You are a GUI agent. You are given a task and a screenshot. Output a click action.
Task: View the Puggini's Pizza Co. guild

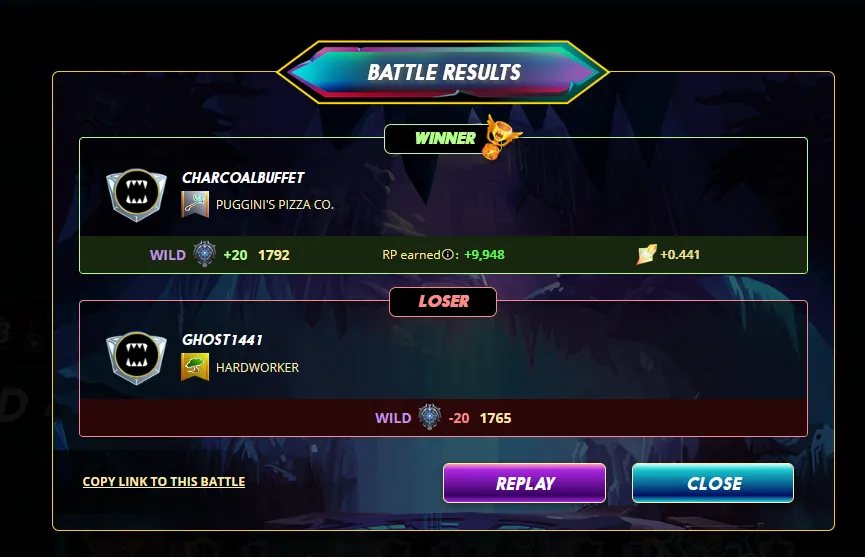click(274, 205)
